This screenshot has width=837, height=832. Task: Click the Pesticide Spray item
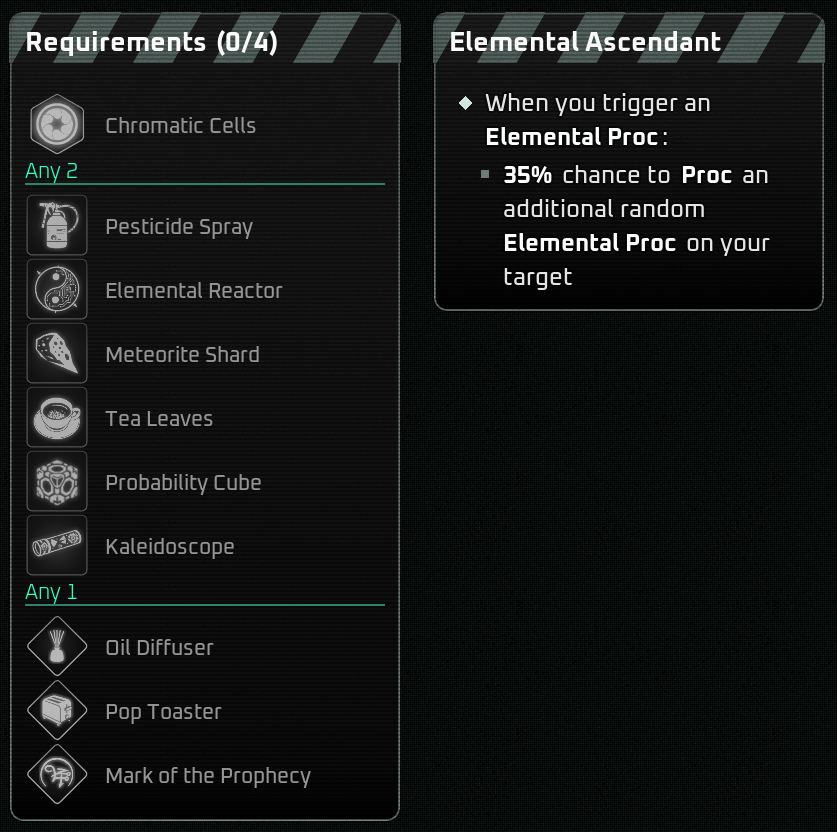point(179,227)
